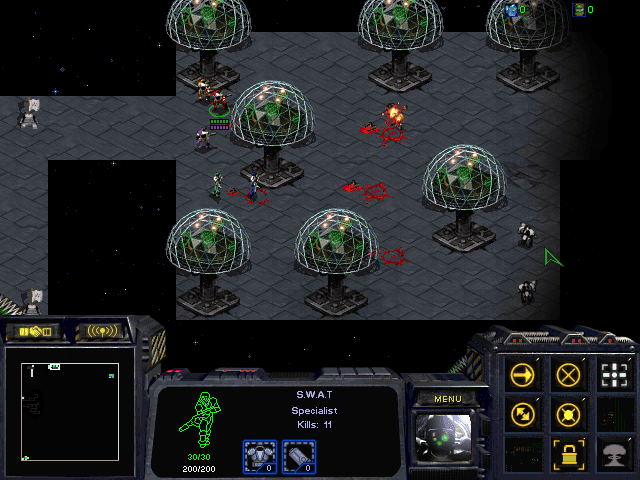
Task: Open the game MENU
Action: click(447, 399)
